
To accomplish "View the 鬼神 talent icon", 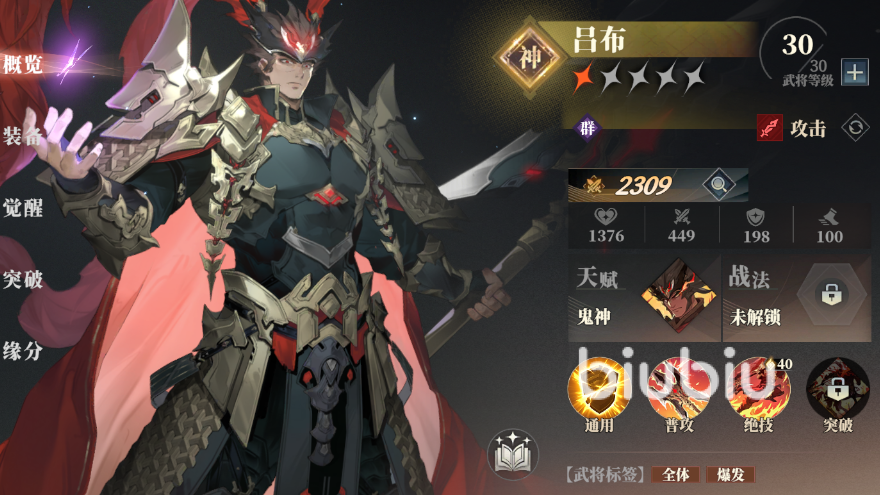I will [679, 294].
